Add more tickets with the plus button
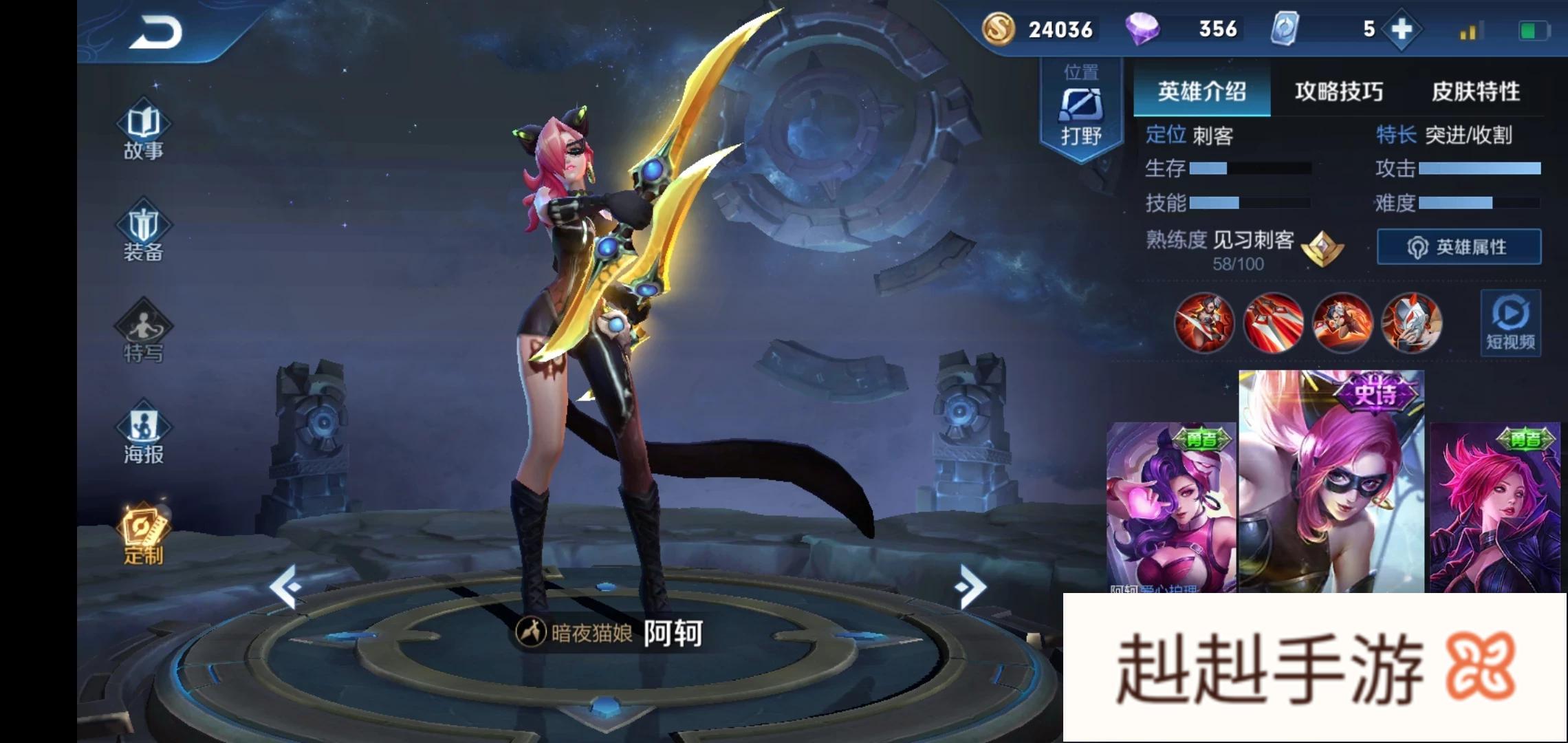This screenshot has height=743, width=1568. (x=1401, y=30)
